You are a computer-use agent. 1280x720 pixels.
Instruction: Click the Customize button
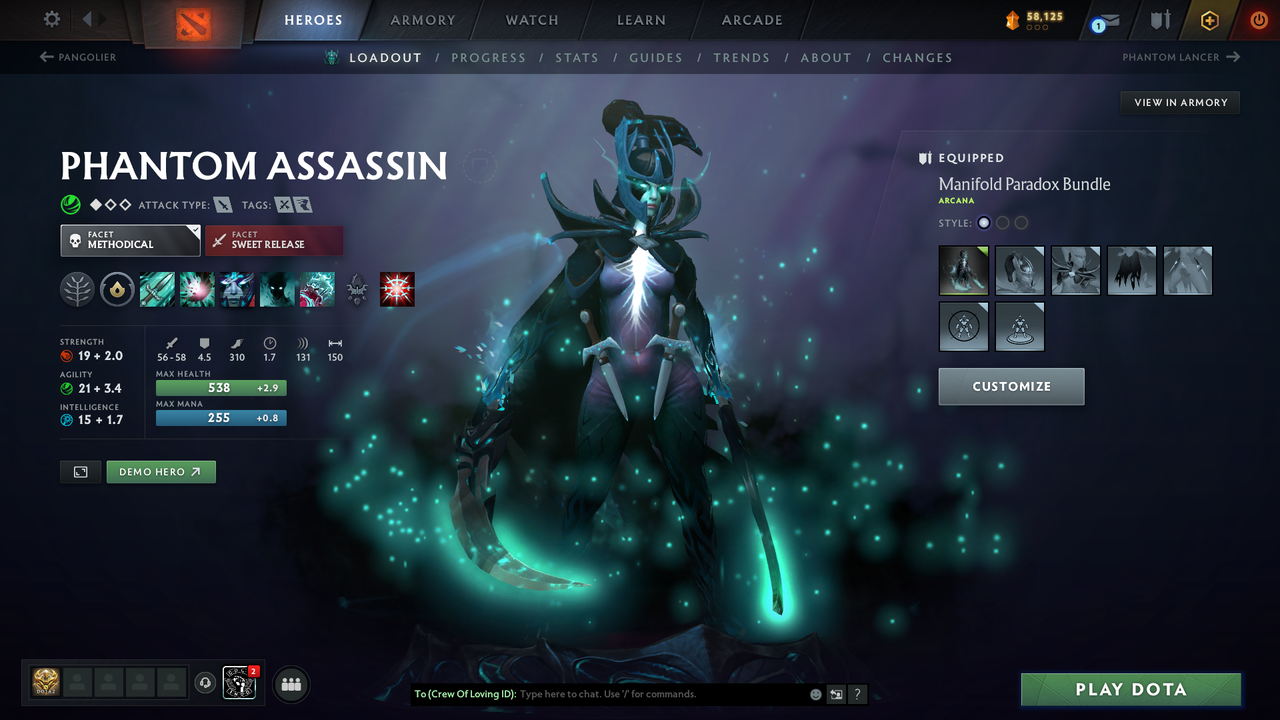pyautogui.click(x=1011, y=386)
